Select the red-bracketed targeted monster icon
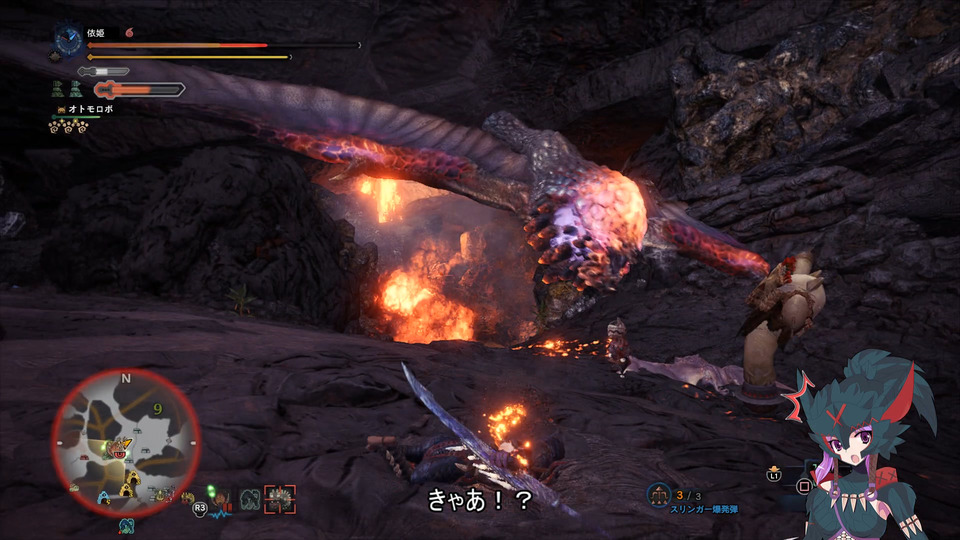The image size is (960, 540). [280, 498]
